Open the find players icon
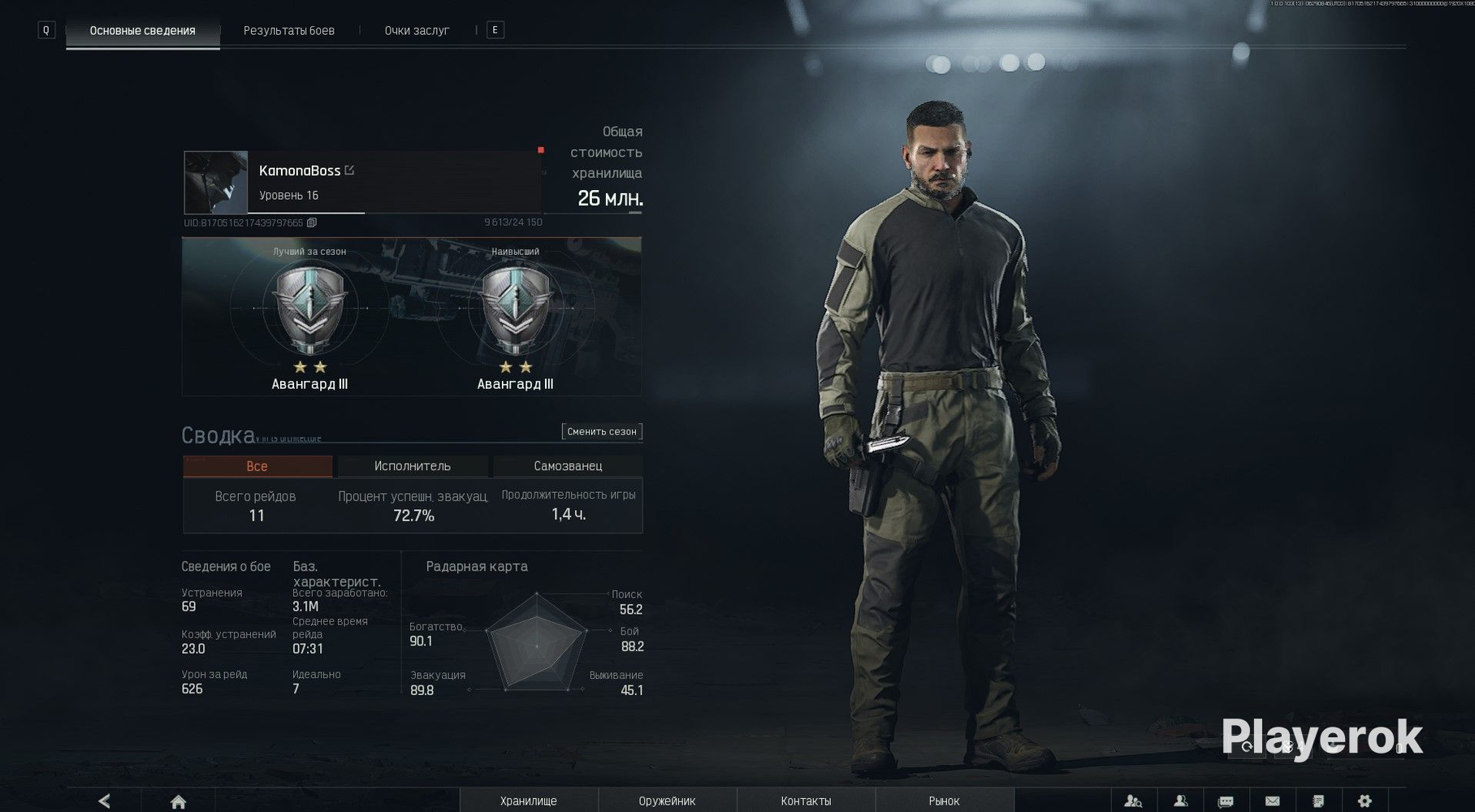This screenshot has width=1475, height=812. coord(1133,801)
